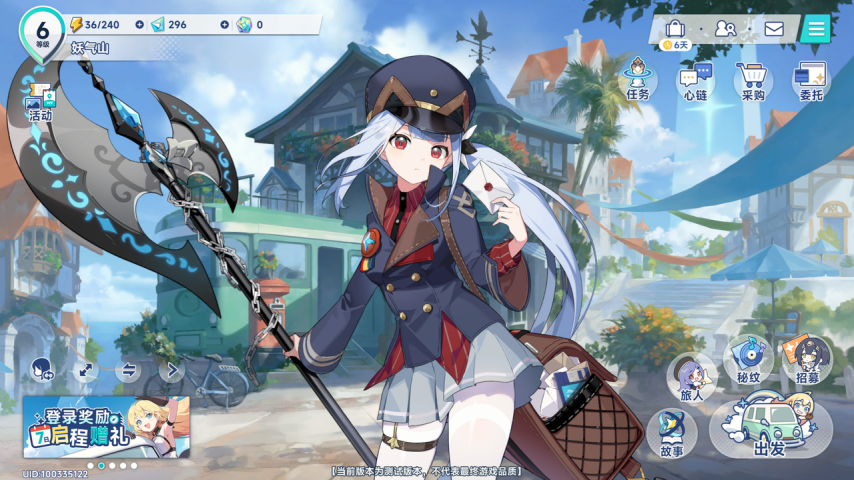Screen dimensions: 854x480
Task: Open the friends icon
Action: pos(725,28)
